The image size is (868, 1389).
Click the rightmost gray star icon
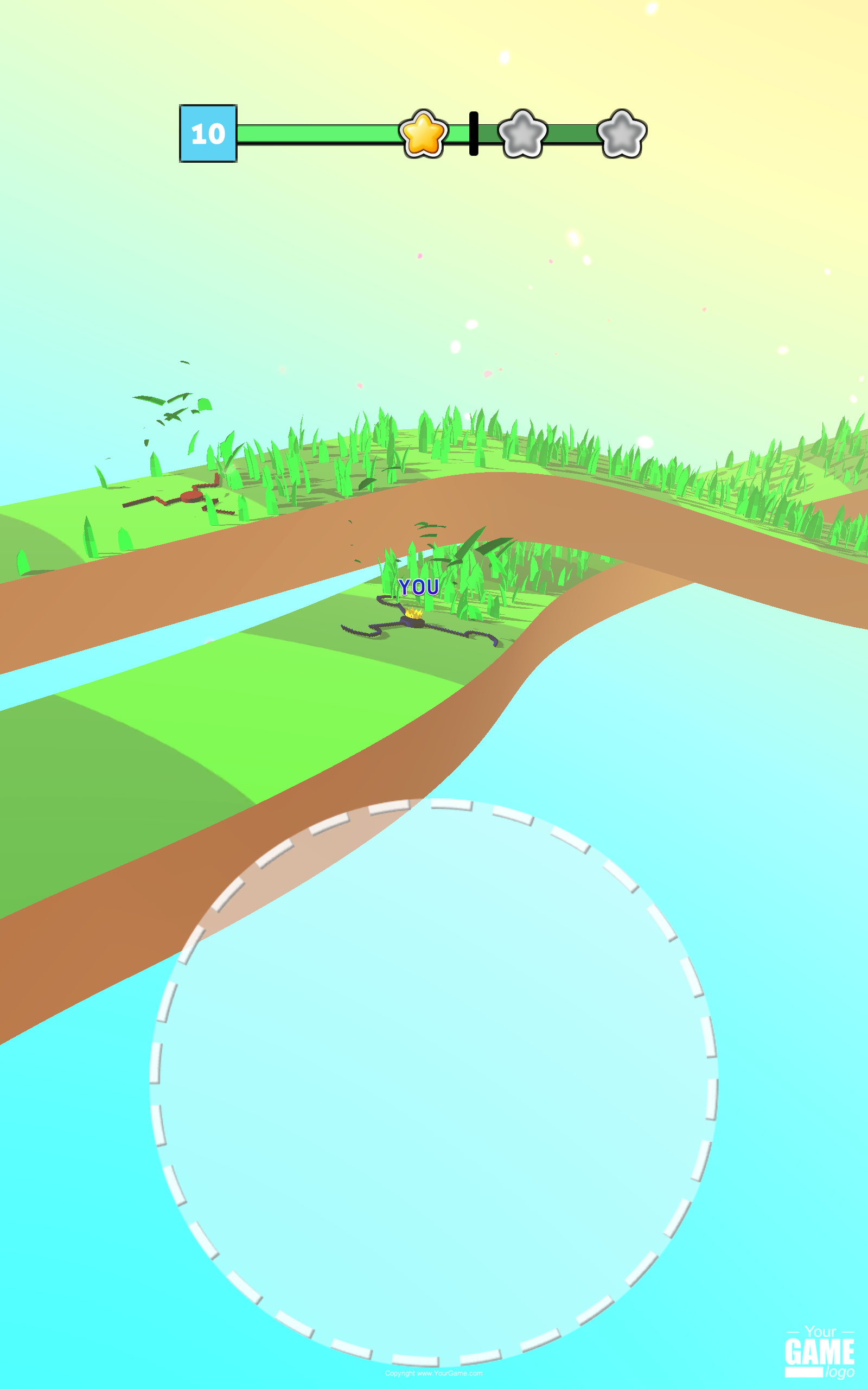pyautogui.click(x=621, y=135)
